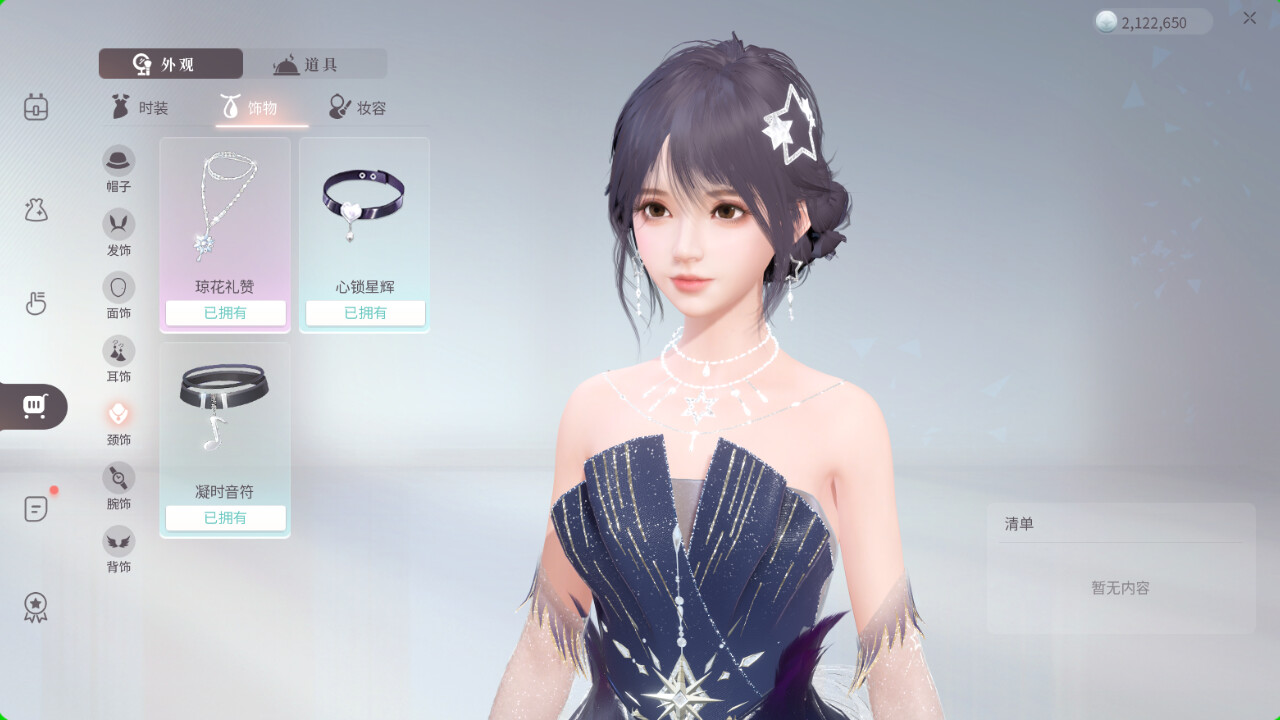Open the notes panel showing red notification dot

pyautogui.click(x=36, y=508)
